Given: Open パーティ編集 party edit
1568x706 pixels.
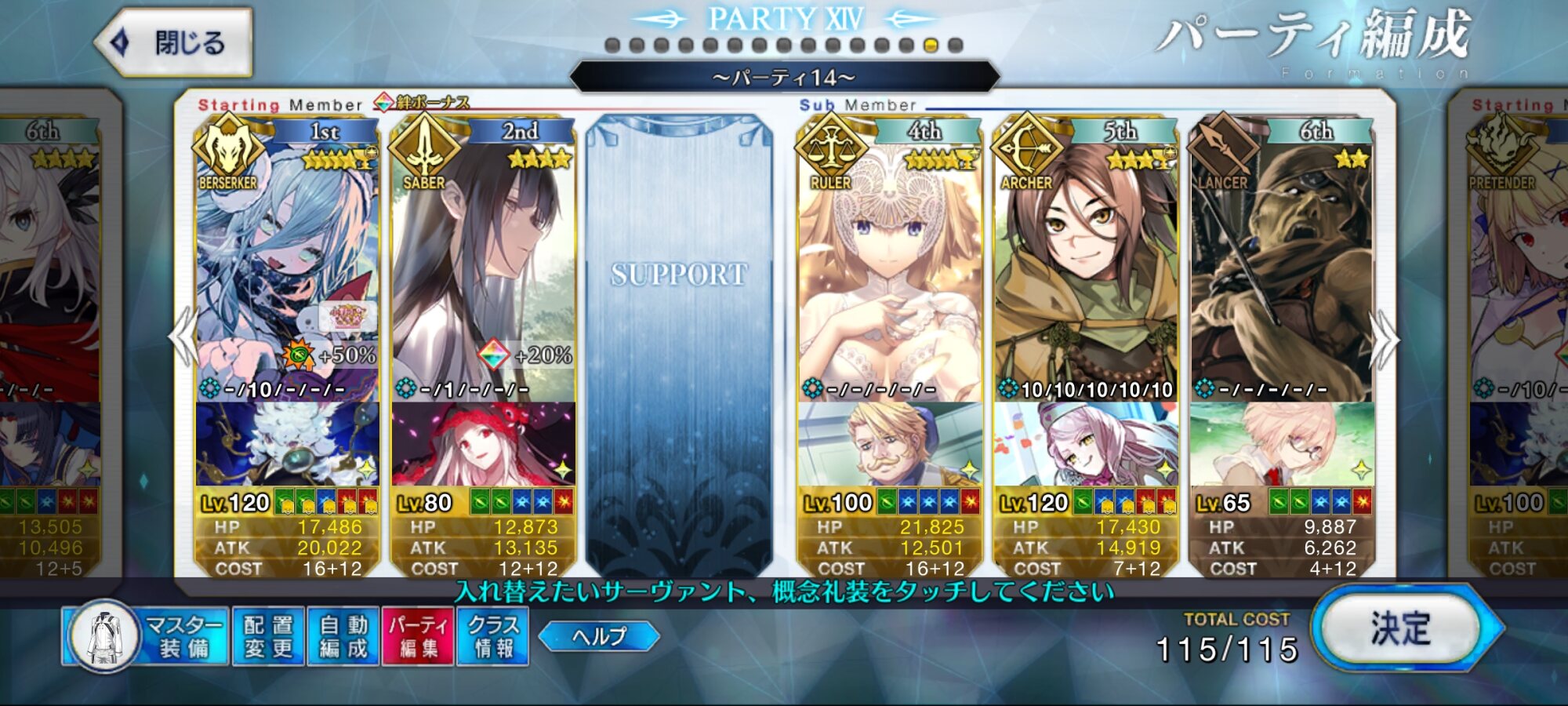Looking at the screenshot, I should pos(418,636).
